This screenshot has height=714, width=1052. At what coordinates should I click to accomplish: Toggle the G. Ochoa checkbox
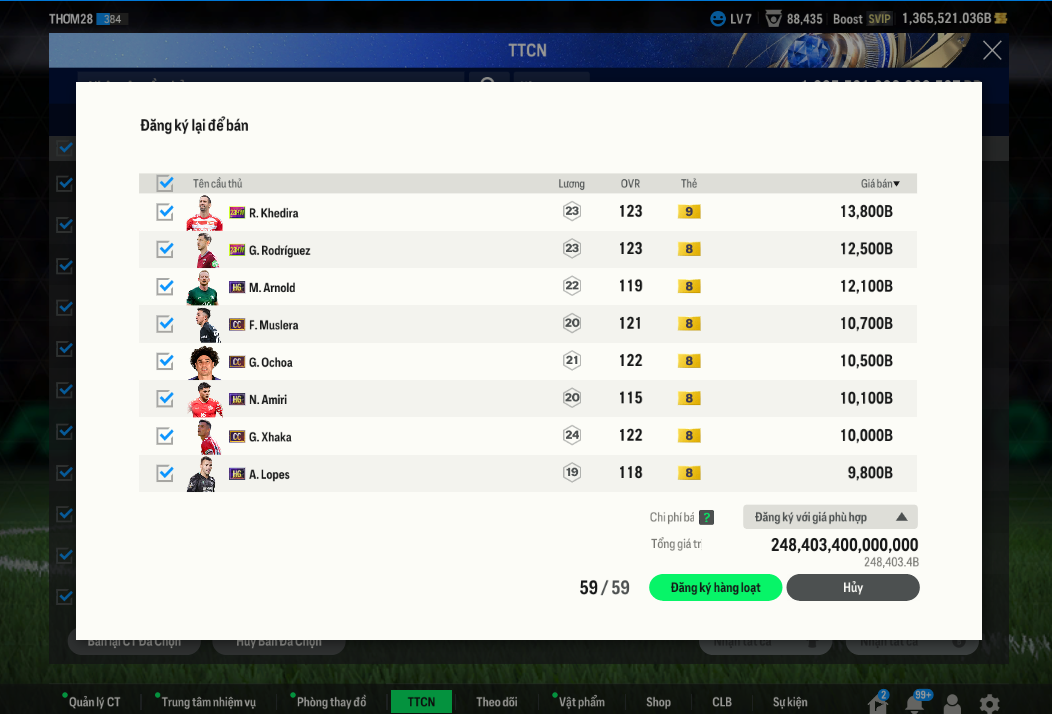(x=165, y=361)
